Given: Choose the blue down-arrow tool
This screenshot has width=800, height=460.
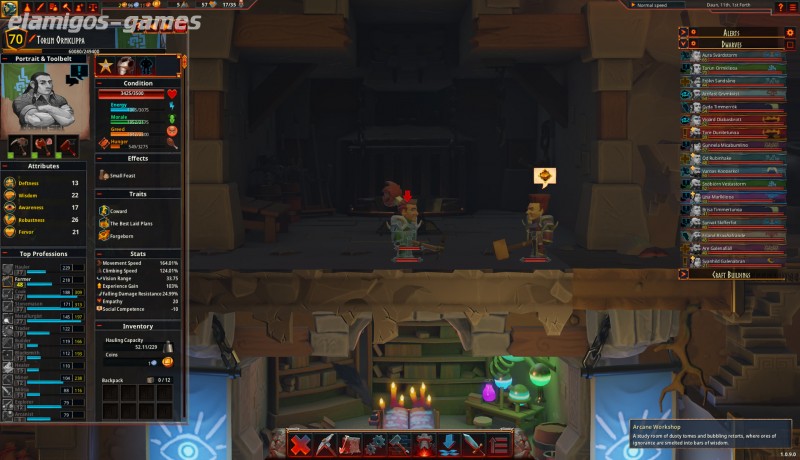Looking at the screenshot, I should click(449, 444).
